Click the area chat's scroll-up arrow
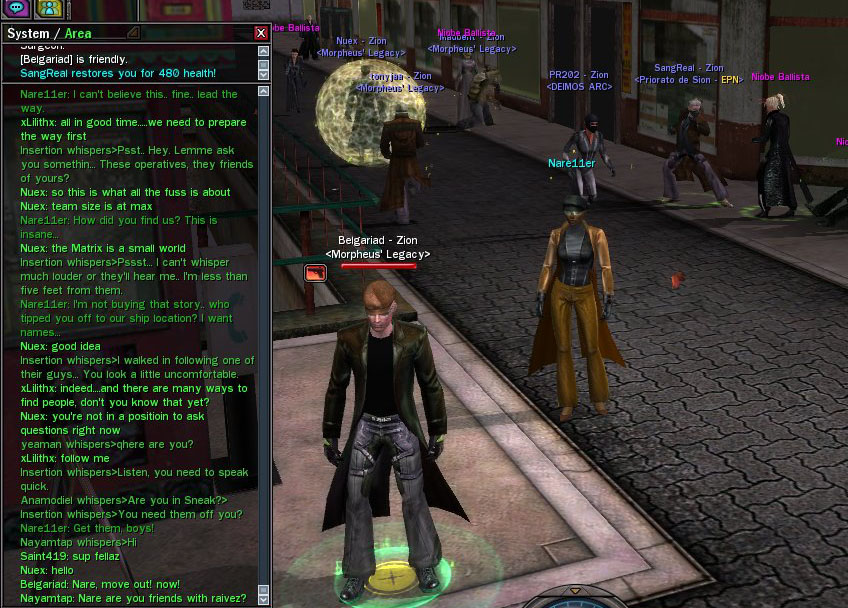848x608 pixels. tap(264, 91)
